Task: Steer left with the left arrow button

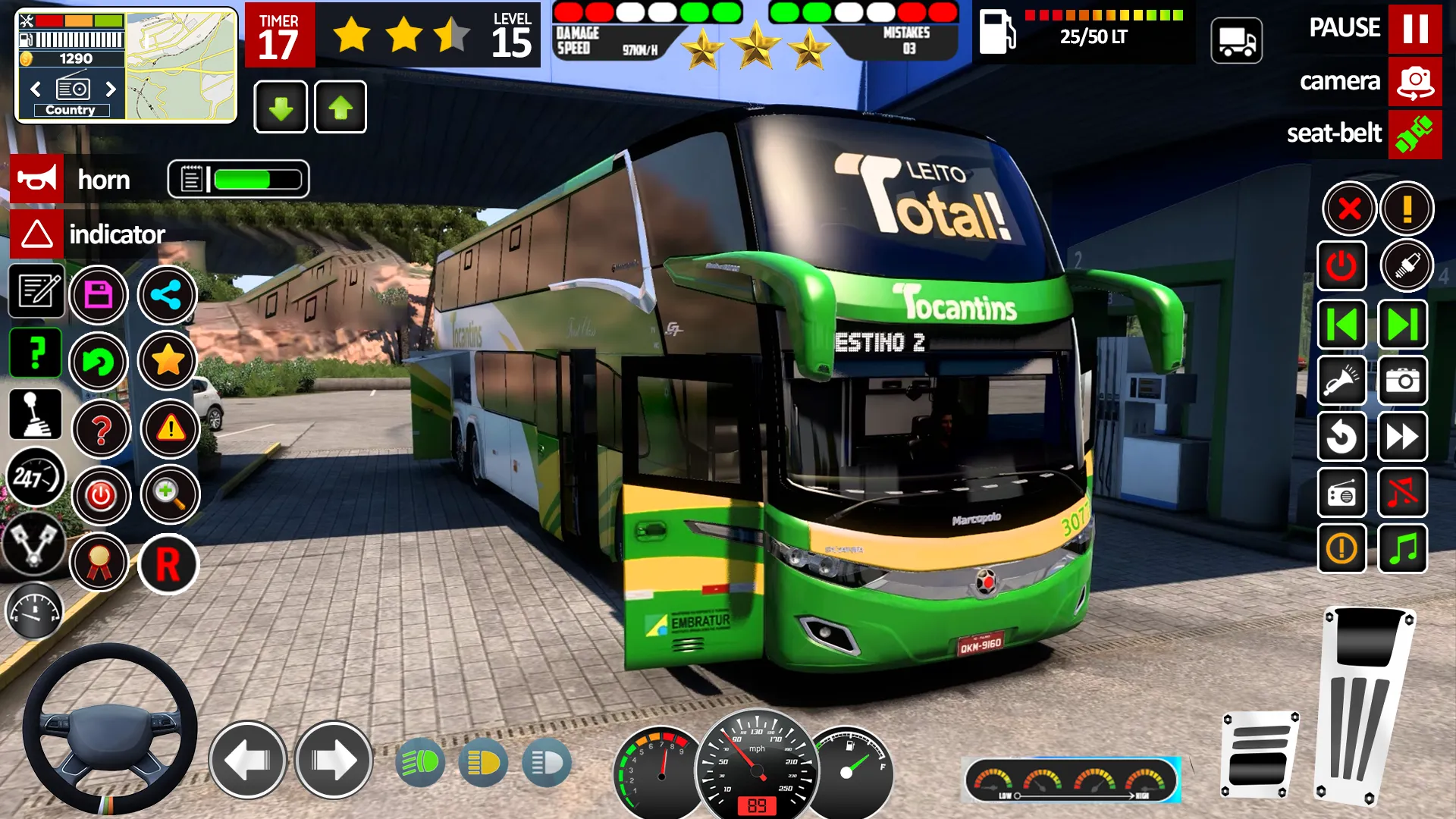Action: [x=247, y=760]
